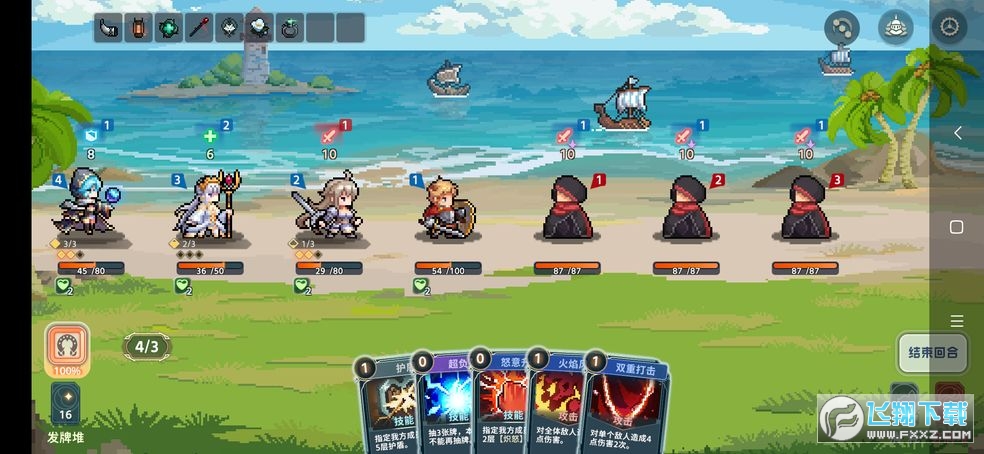The height and width of the screenshot is (454, 984).
Task: Inspect the orange lantern relic
Action: coord(138,28)
